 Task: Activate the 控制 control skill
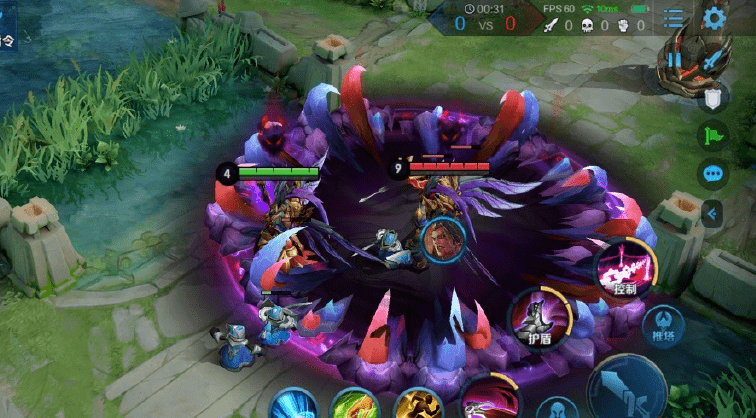(x=624, y=269)
